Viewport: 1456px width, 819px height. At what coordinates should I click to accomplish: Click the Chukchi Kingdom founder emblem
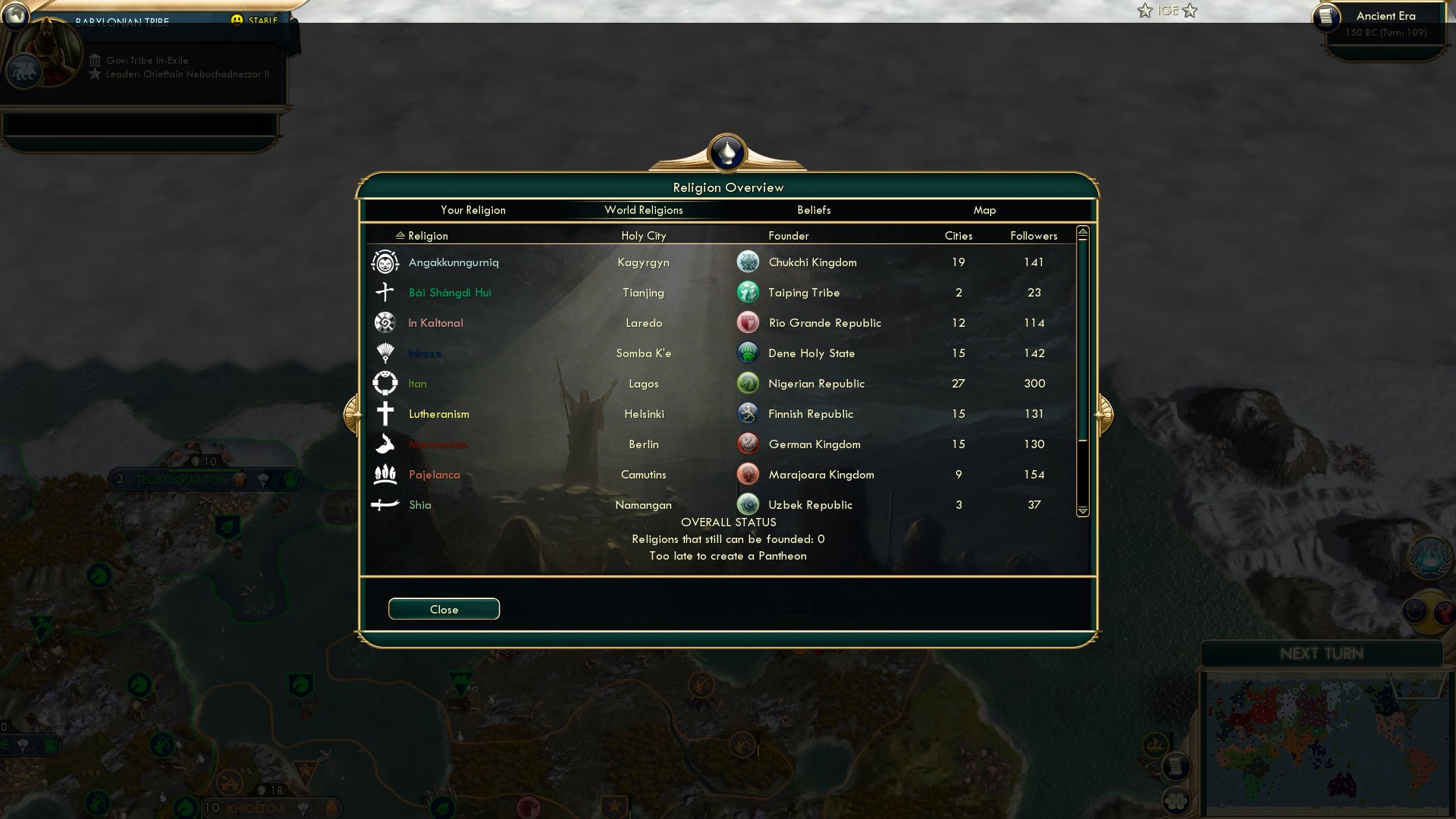[x=748, y=262]
